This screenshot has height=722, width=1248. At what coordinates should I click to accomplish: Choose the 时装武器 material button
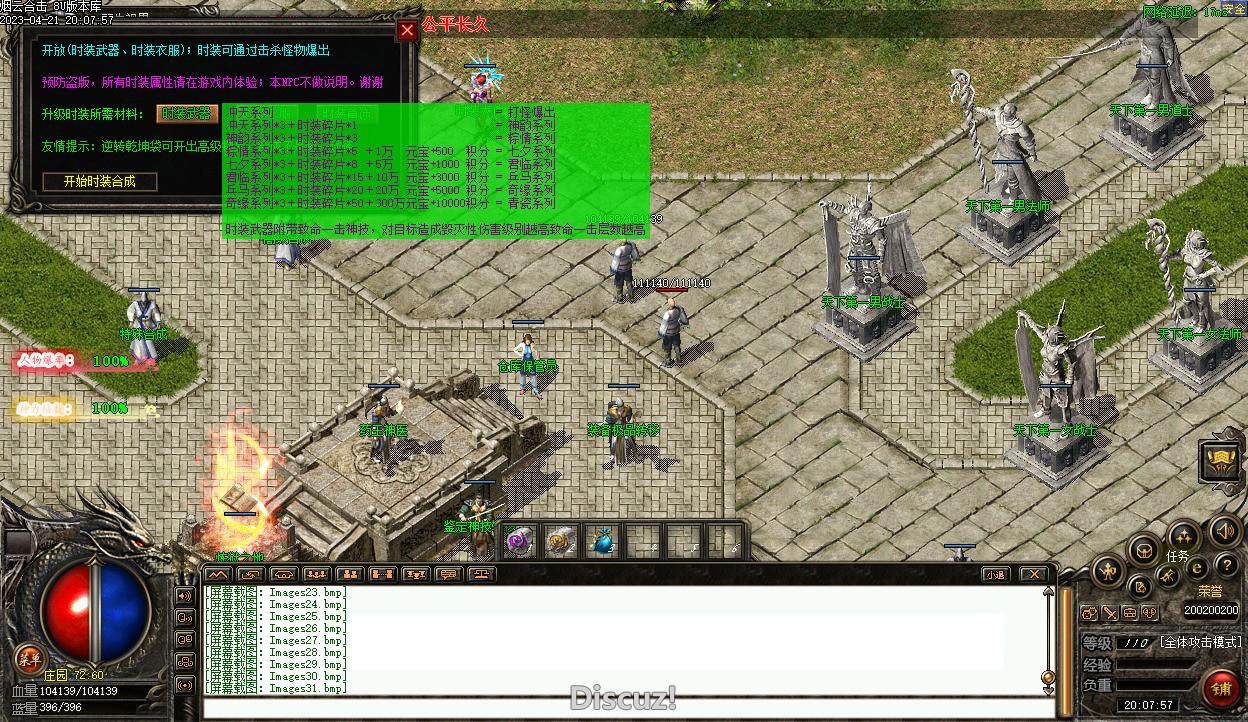point(187,114)
